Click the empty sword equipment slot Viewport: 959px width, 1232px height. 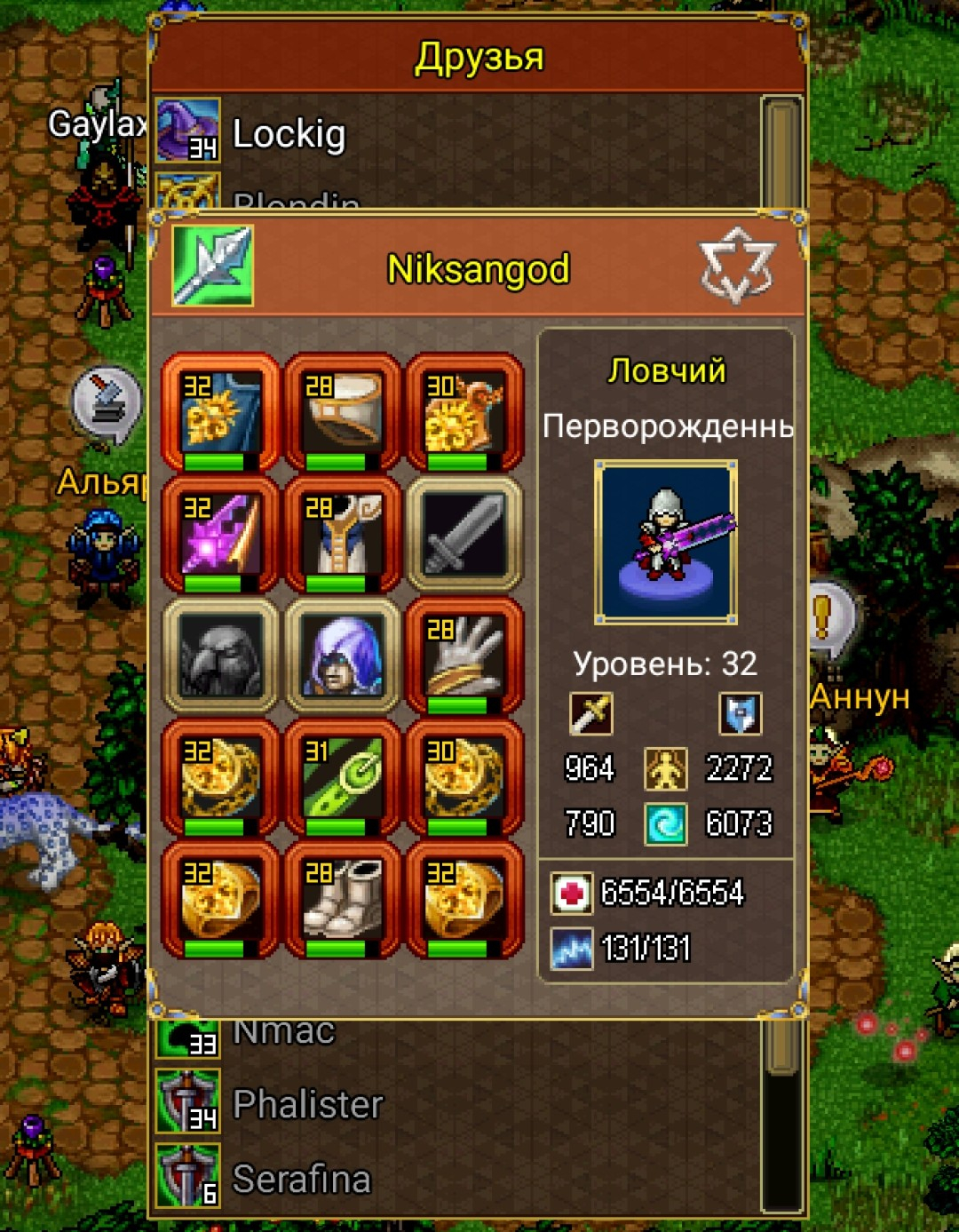(x=464, y=535)
